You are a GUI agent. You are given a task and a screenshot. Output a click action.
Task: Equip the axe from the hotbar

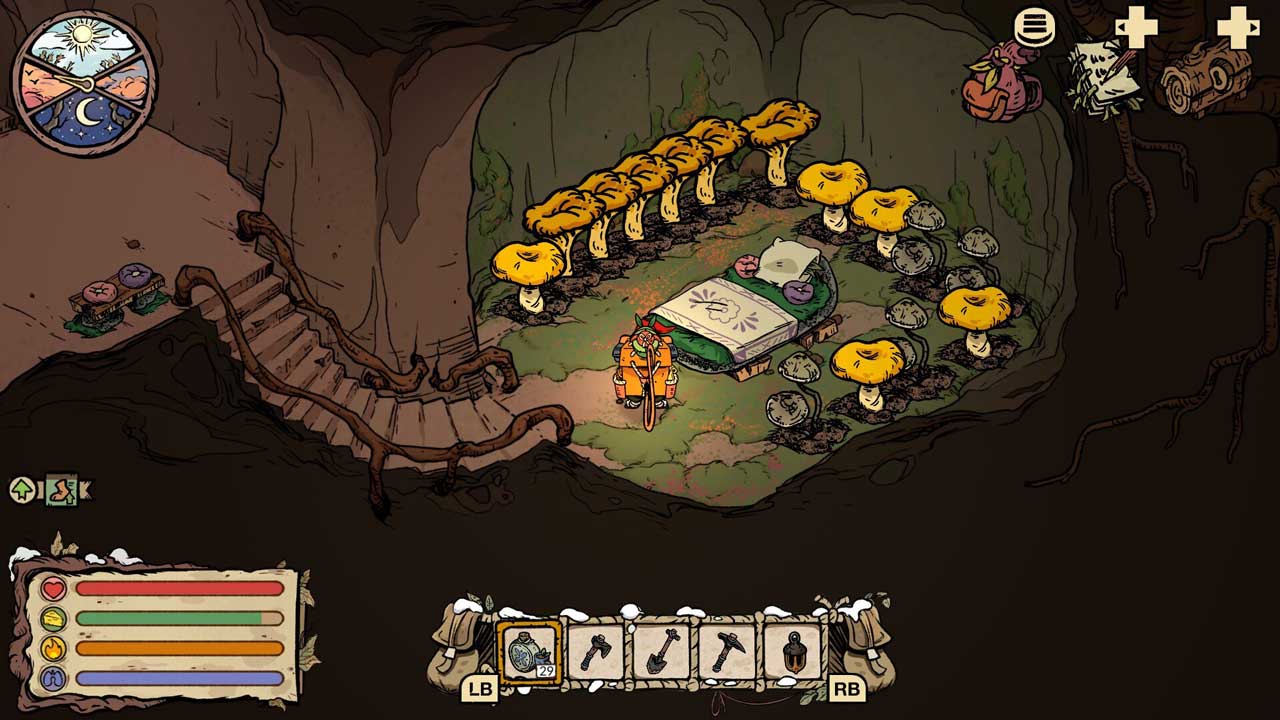tap(595, 652)
